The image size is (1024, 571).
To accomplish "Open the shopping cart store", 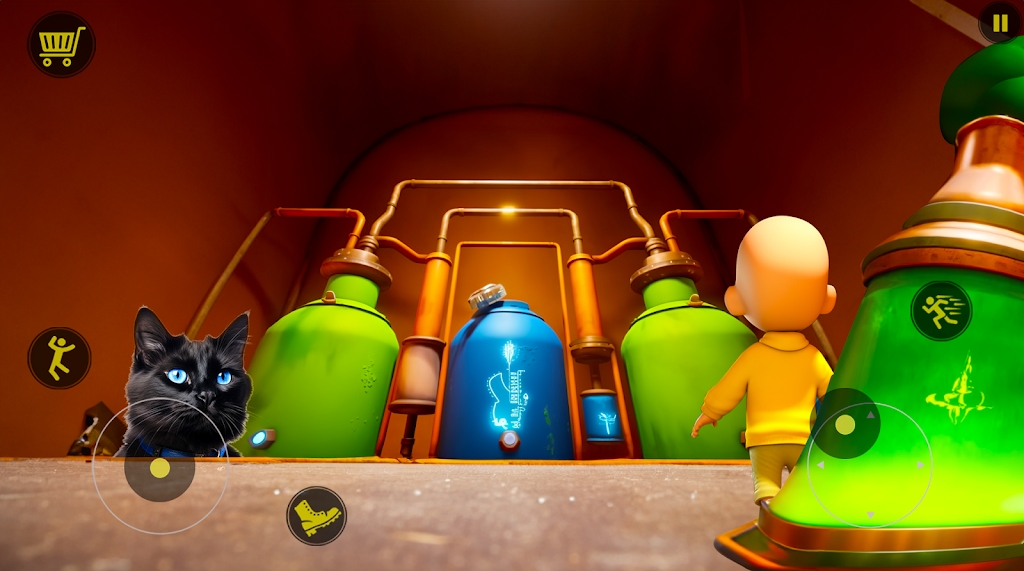I will (61, 45).
